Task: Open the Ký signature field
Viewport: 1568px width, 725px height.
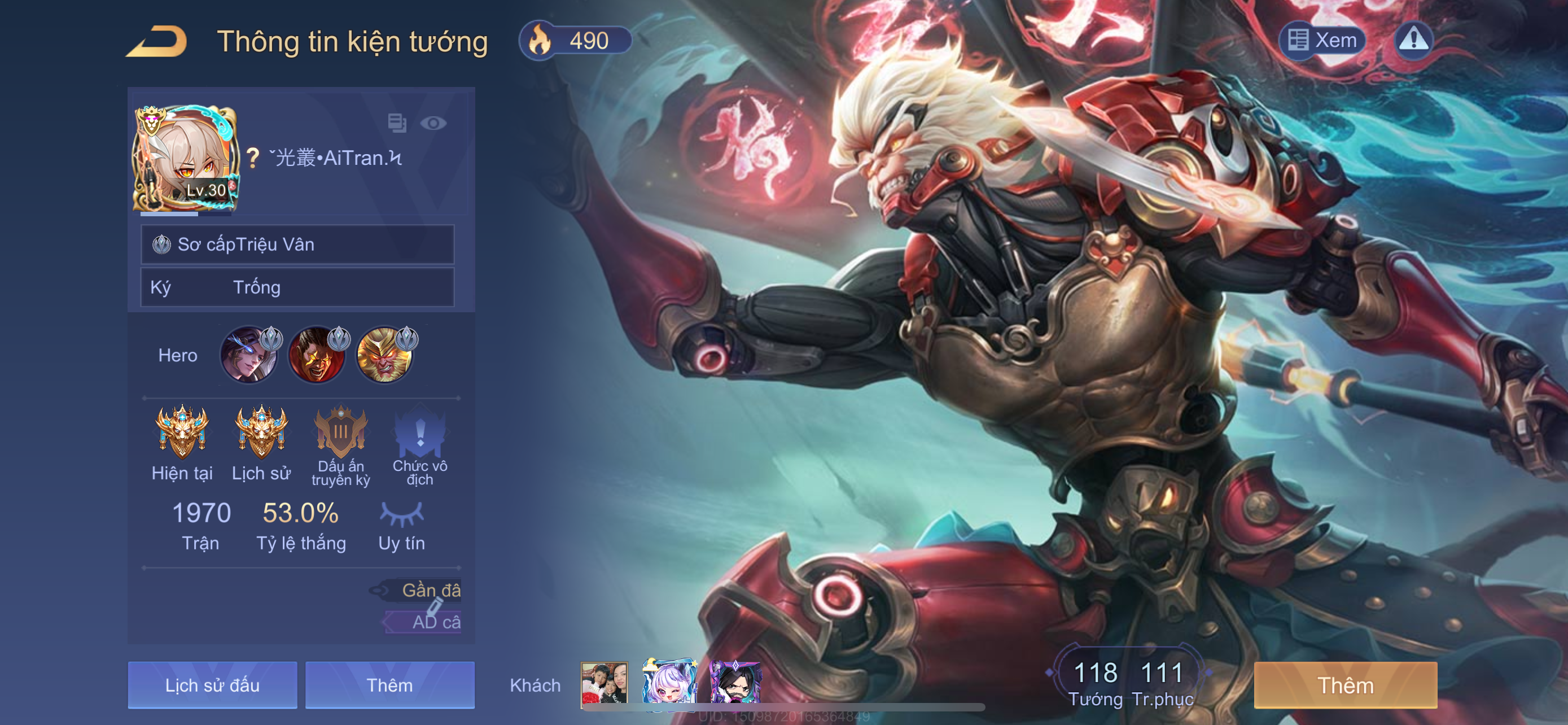Action: 297,287
